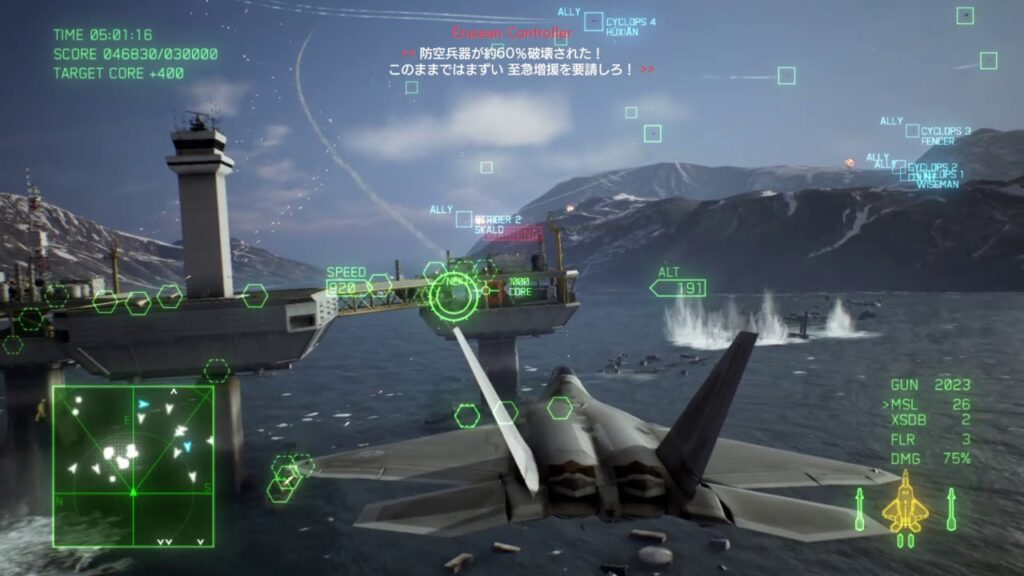The image size is (1024, 576).
Task: Click the yellow aircraft damage status icon
Action: 905,505
